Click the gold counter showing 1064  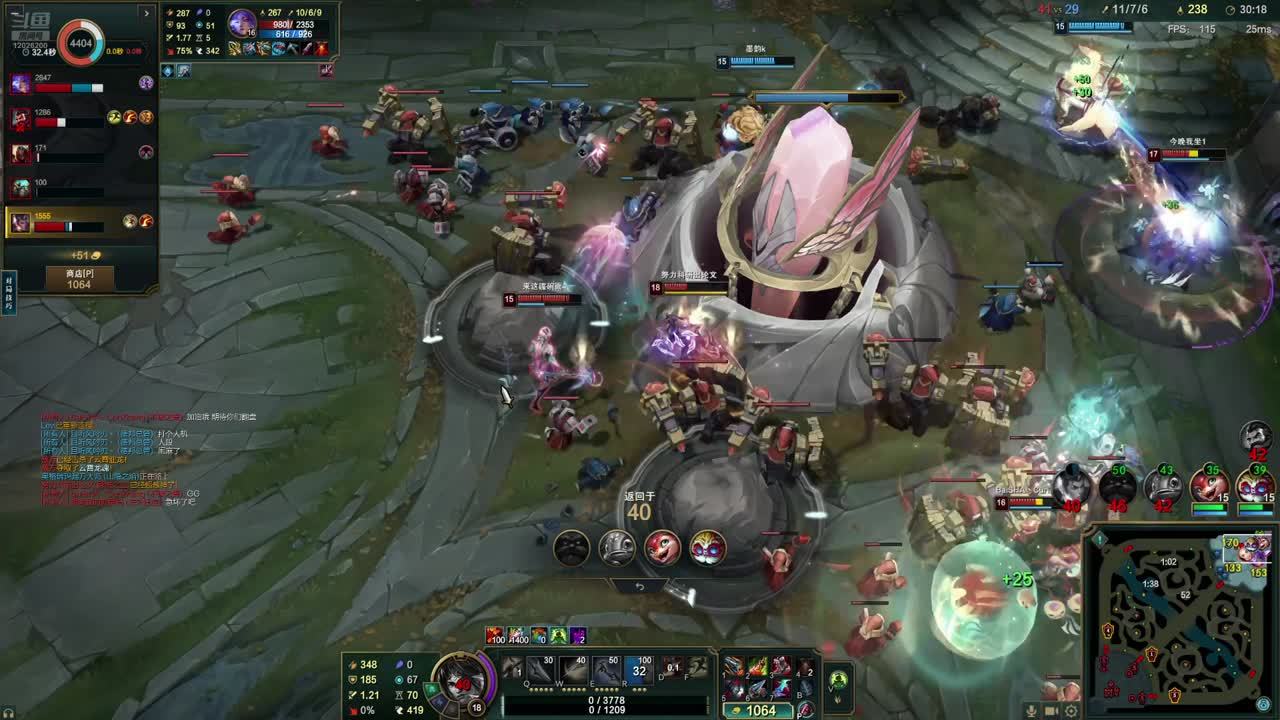click(x=760, y=710)
